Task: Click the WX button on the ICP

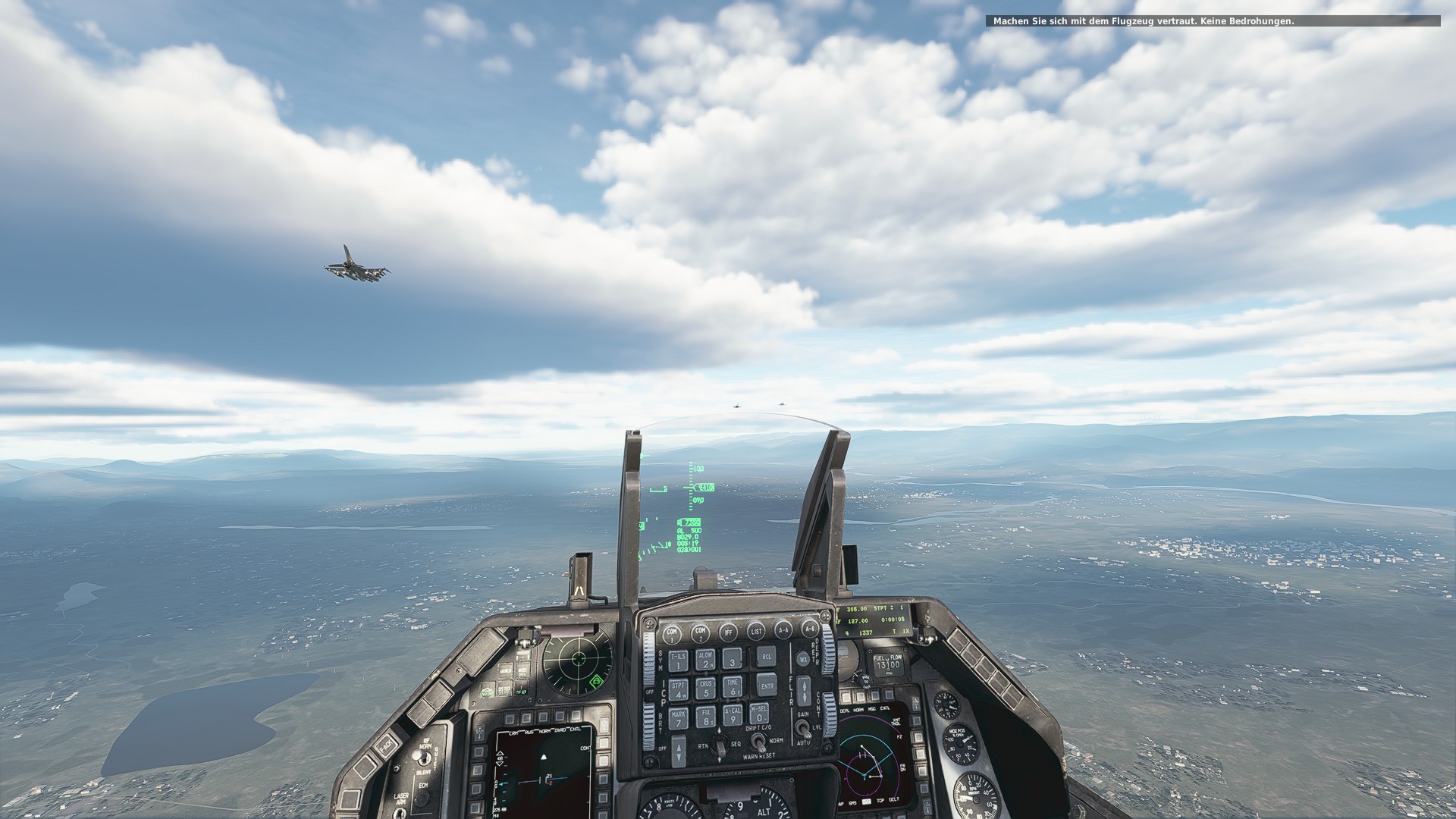Action: [x=802, y=659]
